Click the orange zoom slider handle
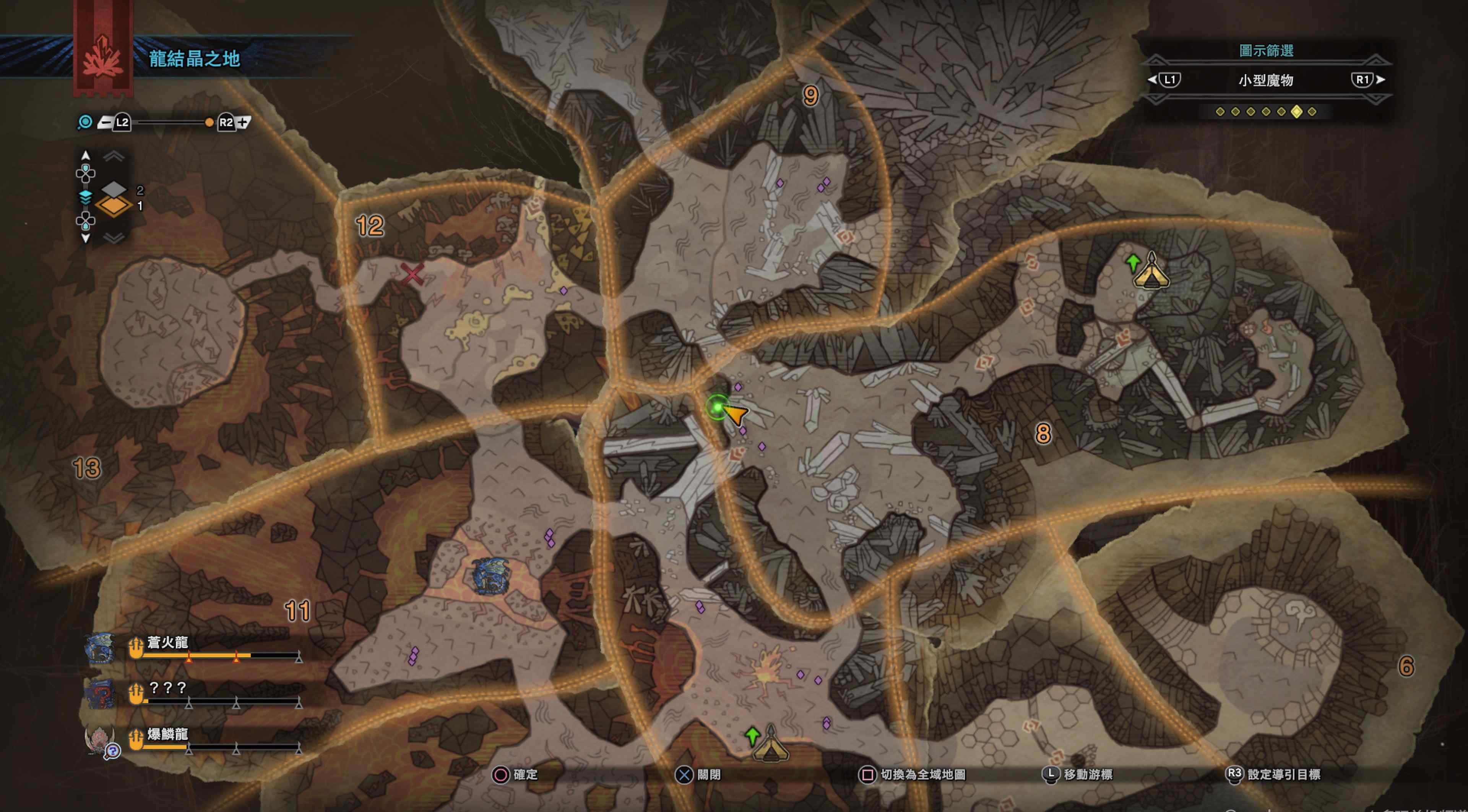Image resolution: width=1468 pixels, height=812 pixels. [209, 122]
